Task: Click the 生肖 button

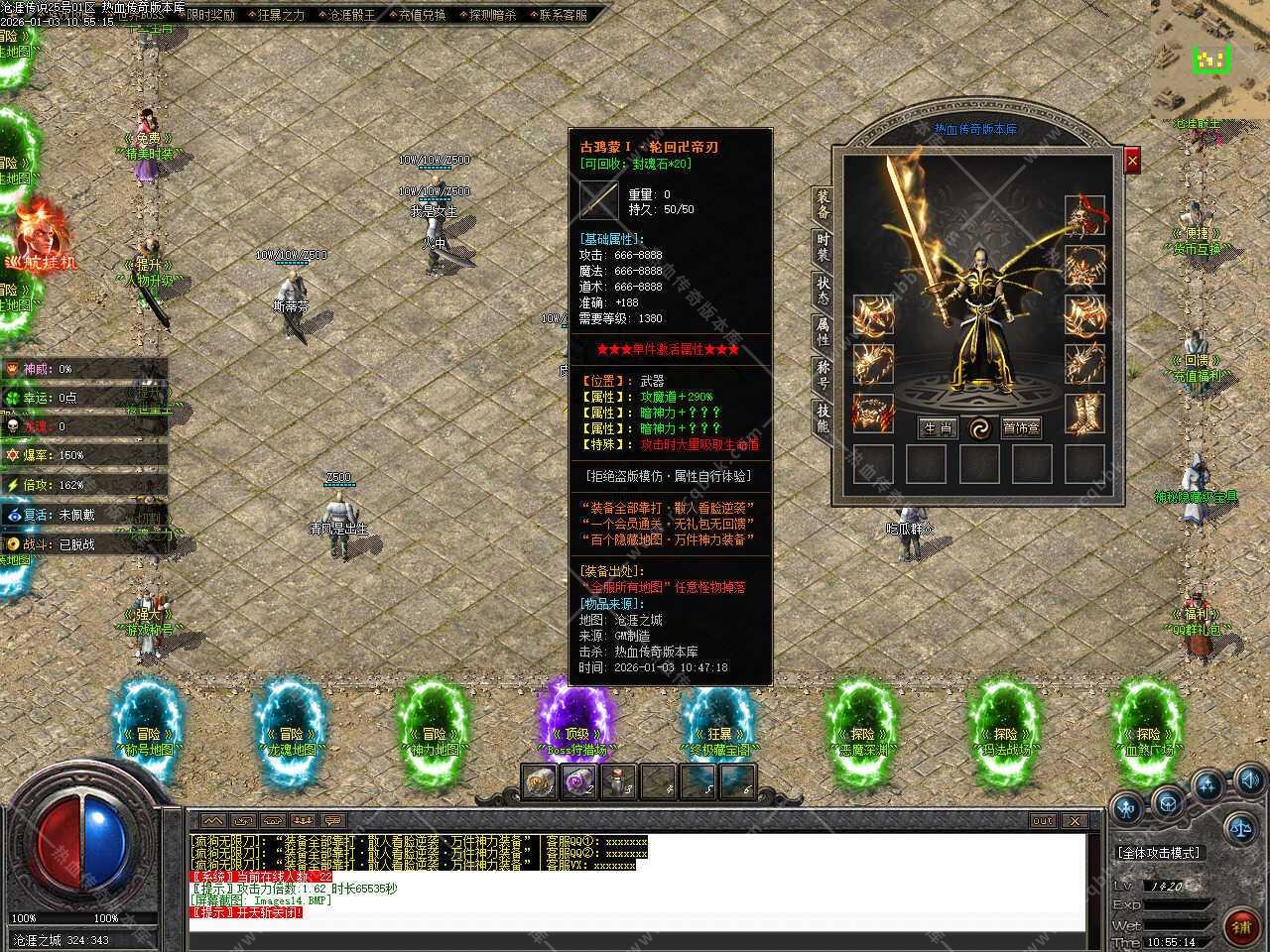Action: pos(937,428)
